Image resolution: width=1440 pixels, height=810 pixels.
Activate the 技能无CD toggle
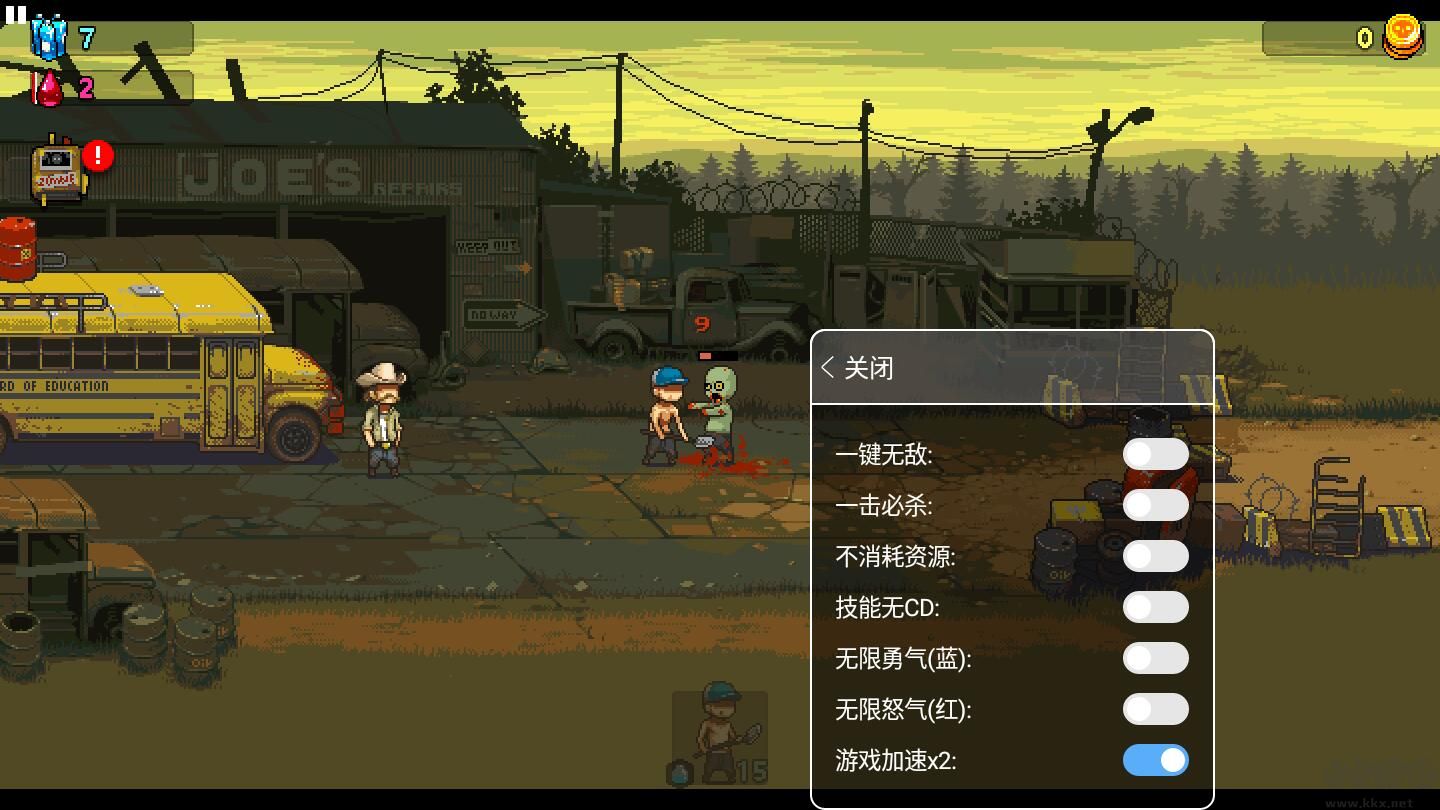point(1155,607)
